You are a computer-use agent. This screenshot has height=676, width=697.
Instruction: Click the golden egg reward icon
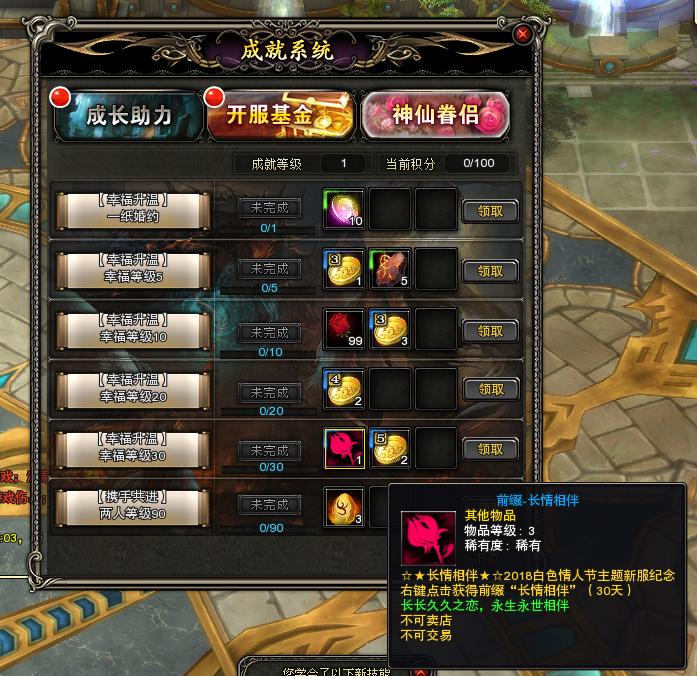[344, 507]
